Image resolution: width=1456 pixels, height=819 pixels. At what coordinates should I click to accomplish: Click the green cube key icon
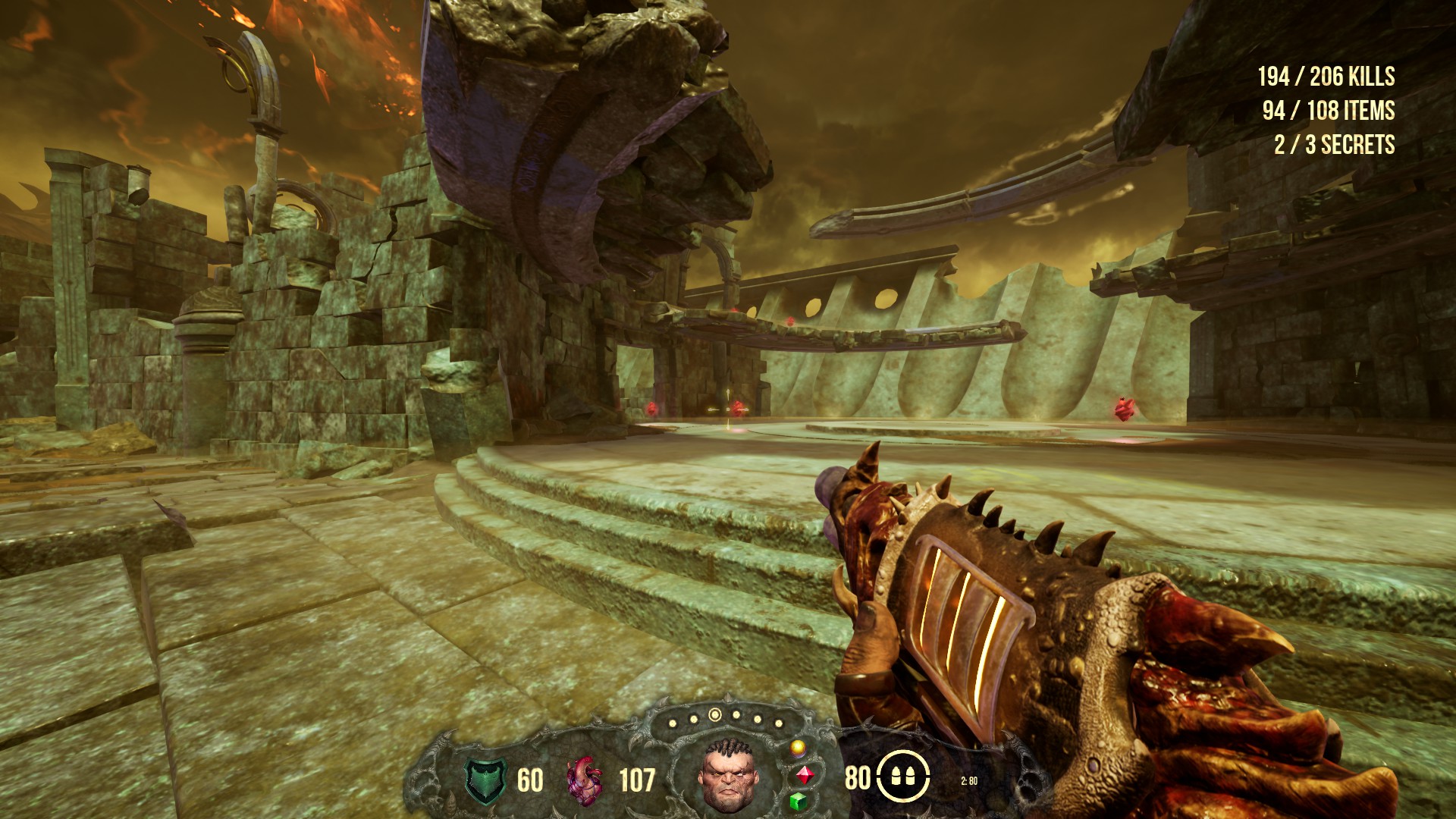coord(797,802)
